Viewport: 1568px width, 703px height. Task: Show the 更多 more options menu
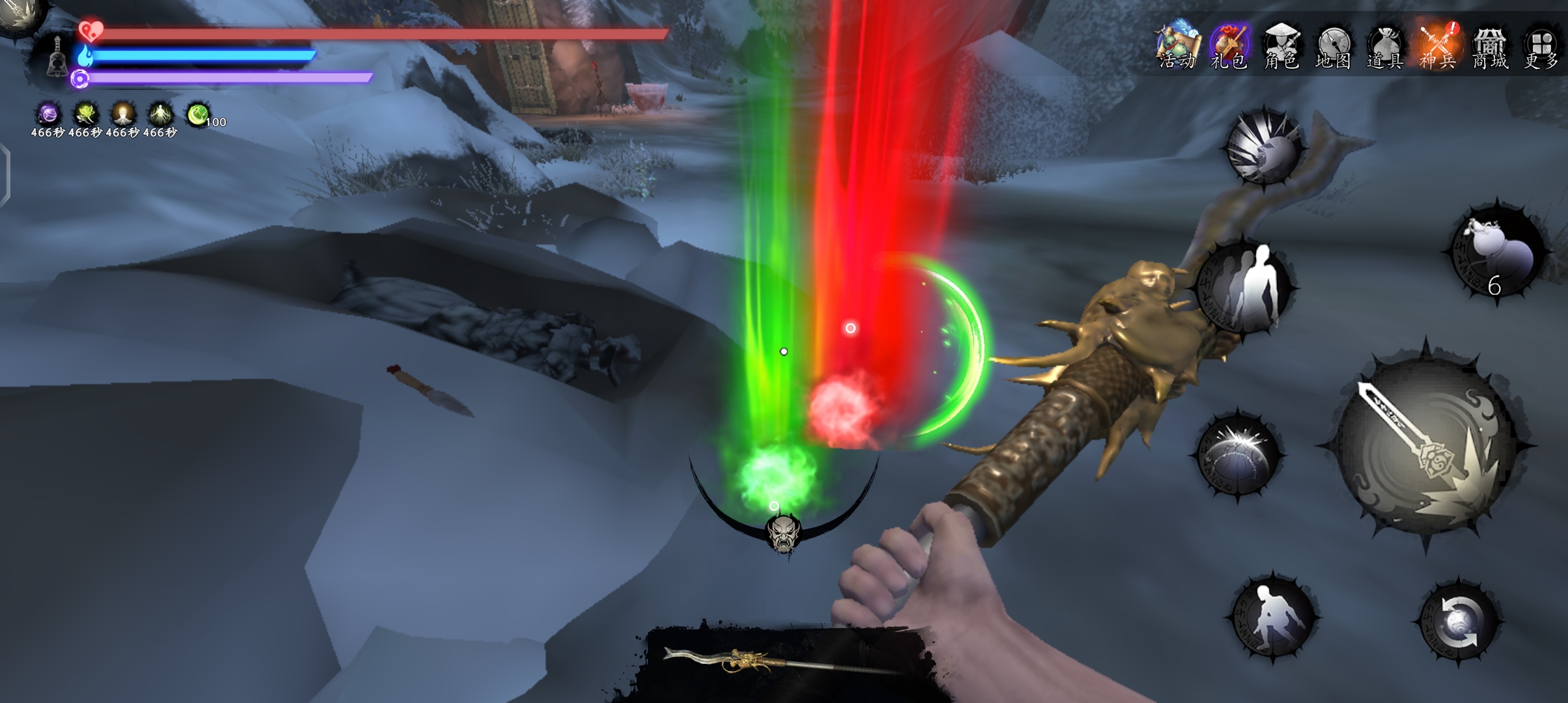tap(1541, 46)
